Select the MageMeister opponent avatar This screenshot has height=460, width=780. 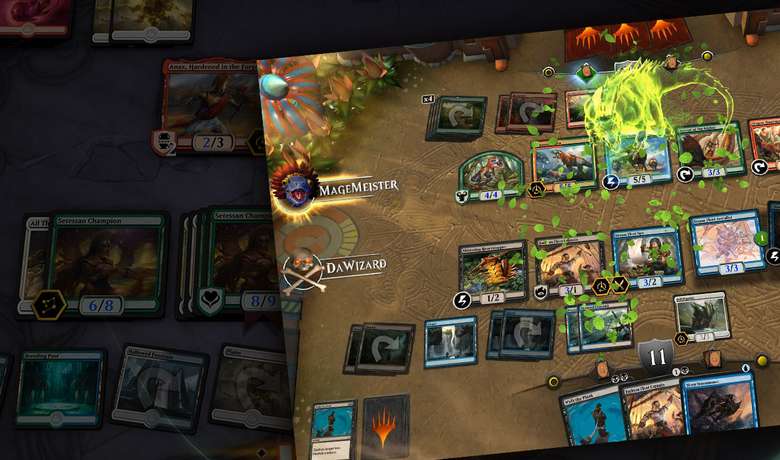(298, 187)
